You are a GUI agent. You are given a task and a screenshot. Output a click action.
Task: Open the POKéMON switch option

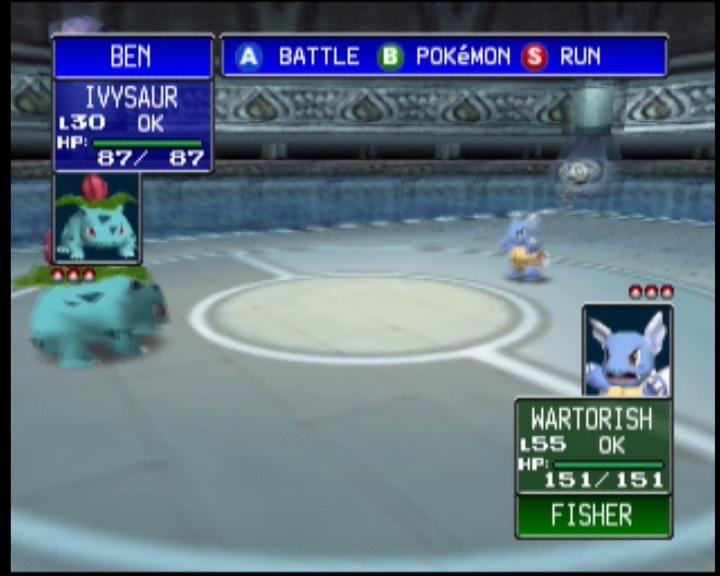click(x=444, y=57)
